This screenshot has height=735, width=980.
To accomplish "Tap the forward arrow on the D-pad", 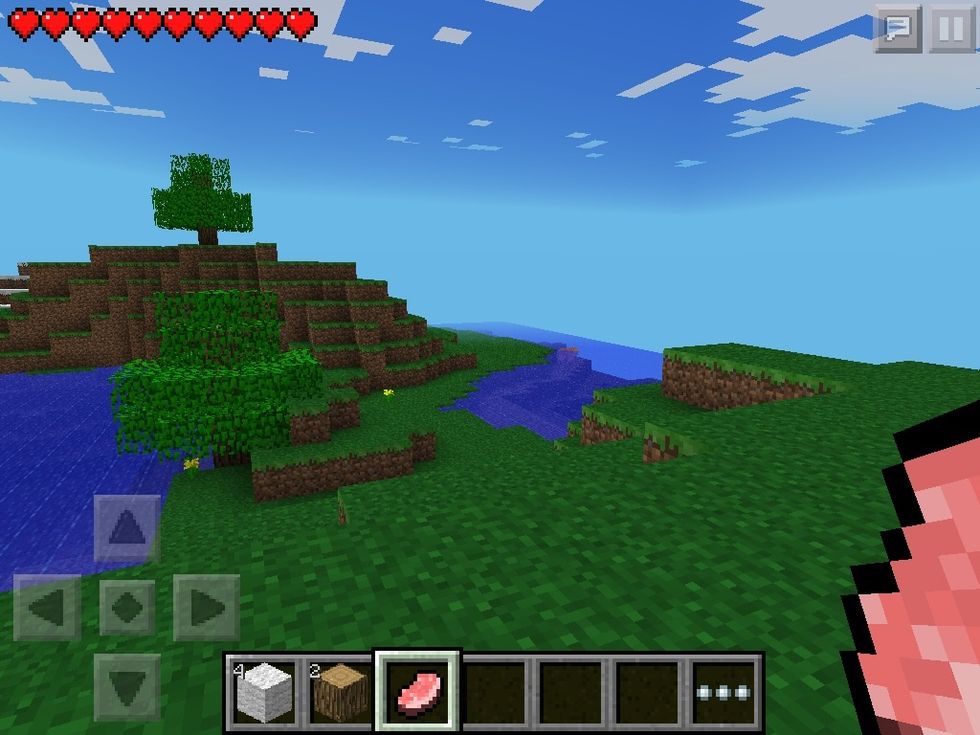I will (x=127, y=528).
